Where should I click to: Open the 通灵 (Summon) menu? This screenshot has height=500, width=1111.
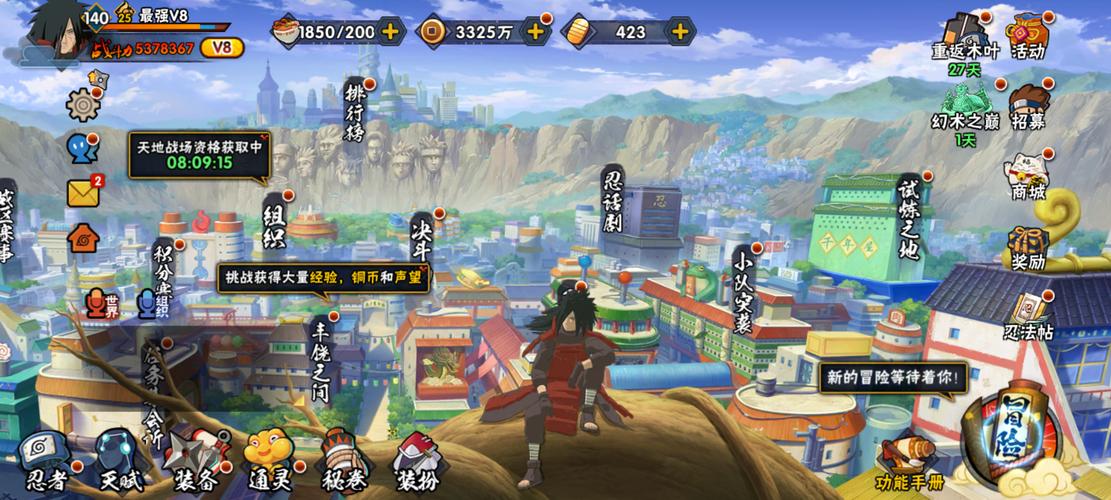269,462
